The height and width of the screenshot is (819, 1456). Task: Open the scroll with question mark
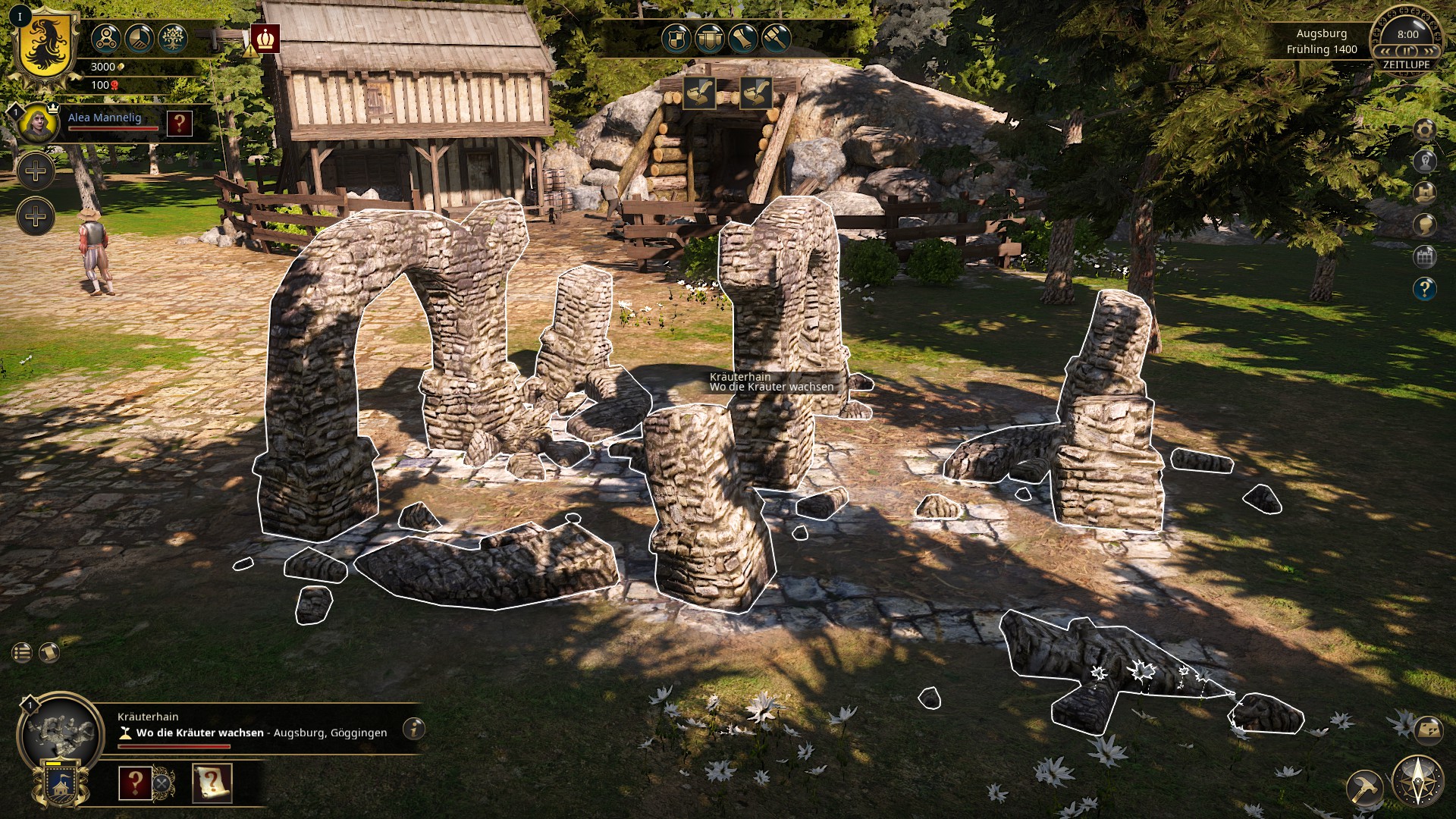click(212, 783)
